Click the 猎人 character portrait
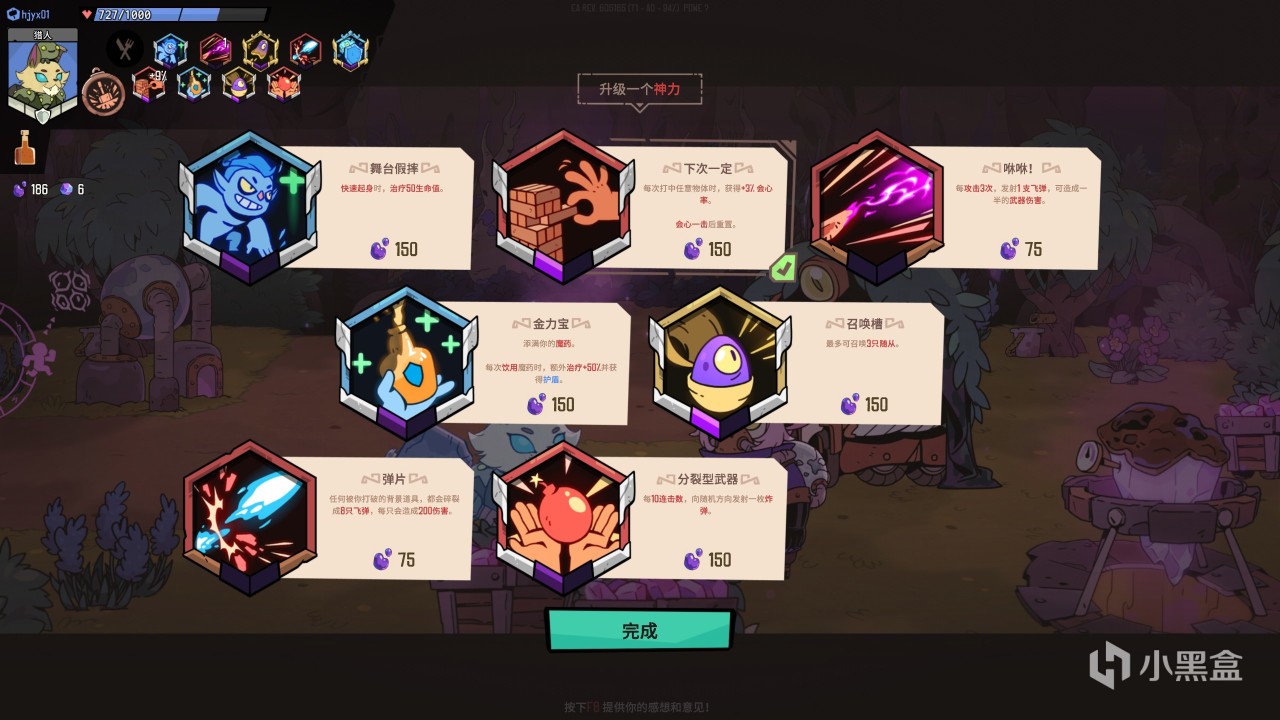This screenshot has height=720, width=1280. point(42,74)
